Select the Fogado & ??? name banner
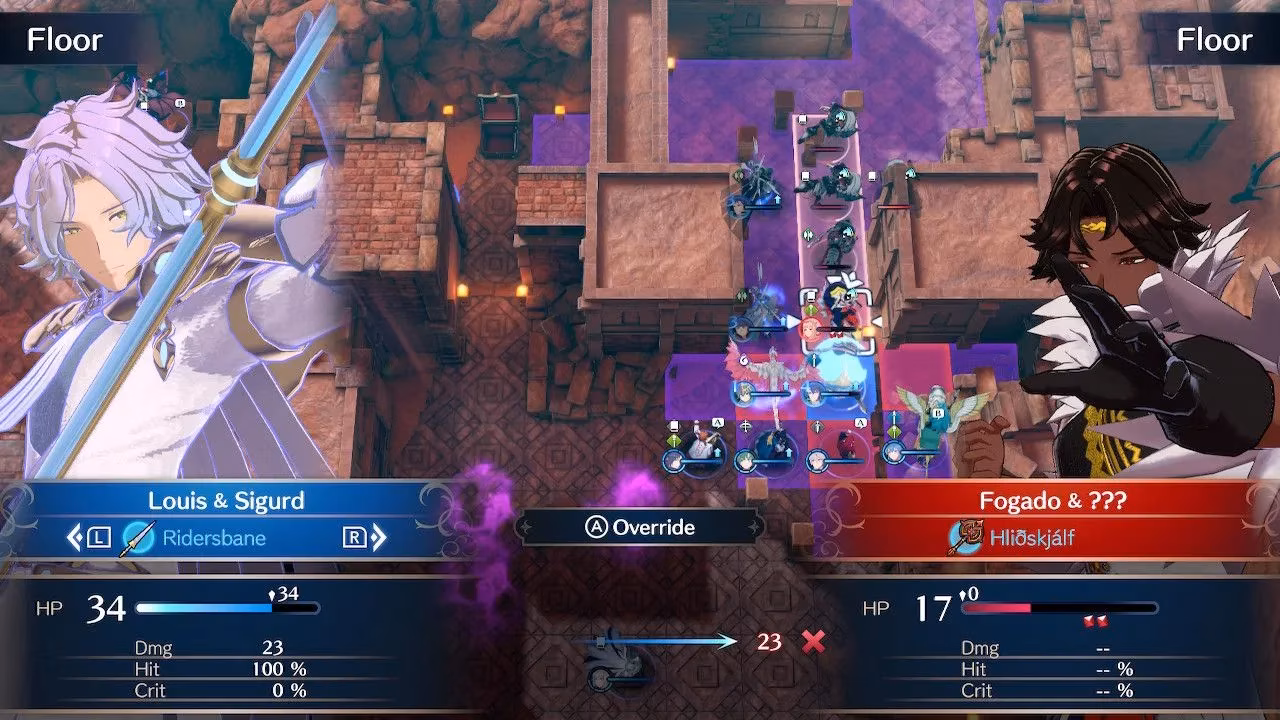The width and height of the screenshot is (1280, 720). tap(1054, 501)
